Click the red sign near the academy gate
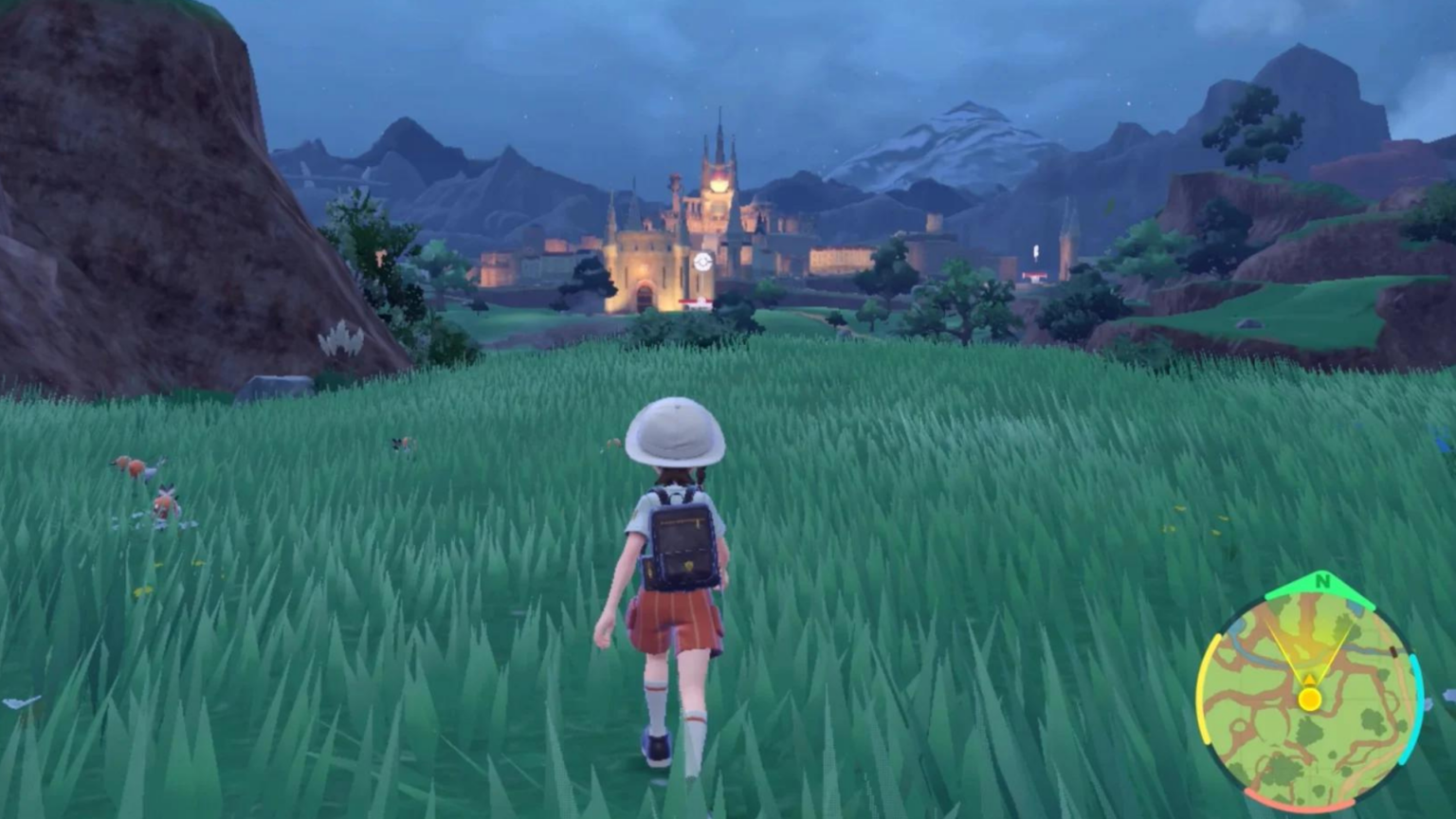 (x=695, y=301)
